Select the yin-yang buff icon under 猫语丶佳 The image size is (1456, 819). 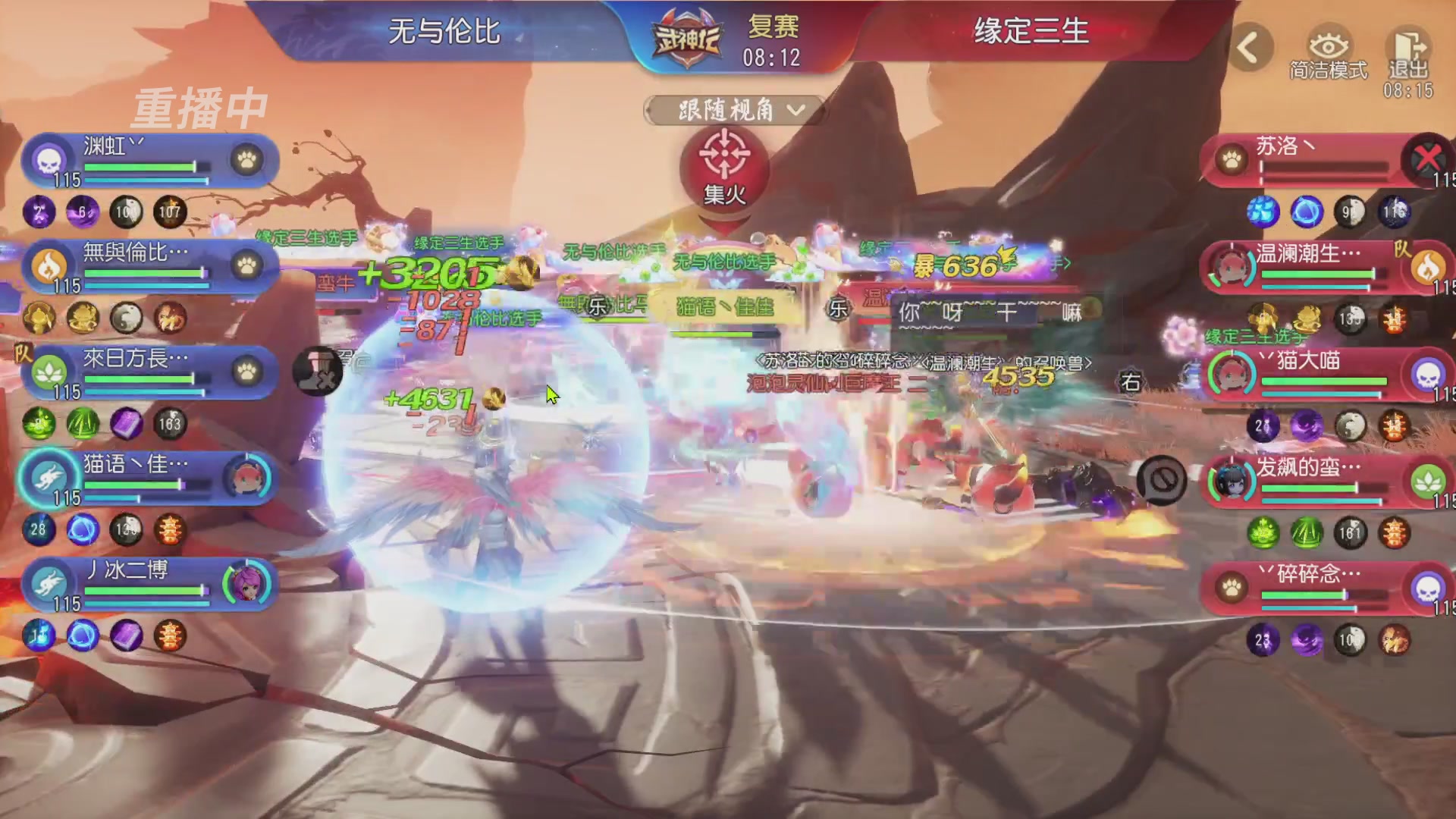(125, 531)
